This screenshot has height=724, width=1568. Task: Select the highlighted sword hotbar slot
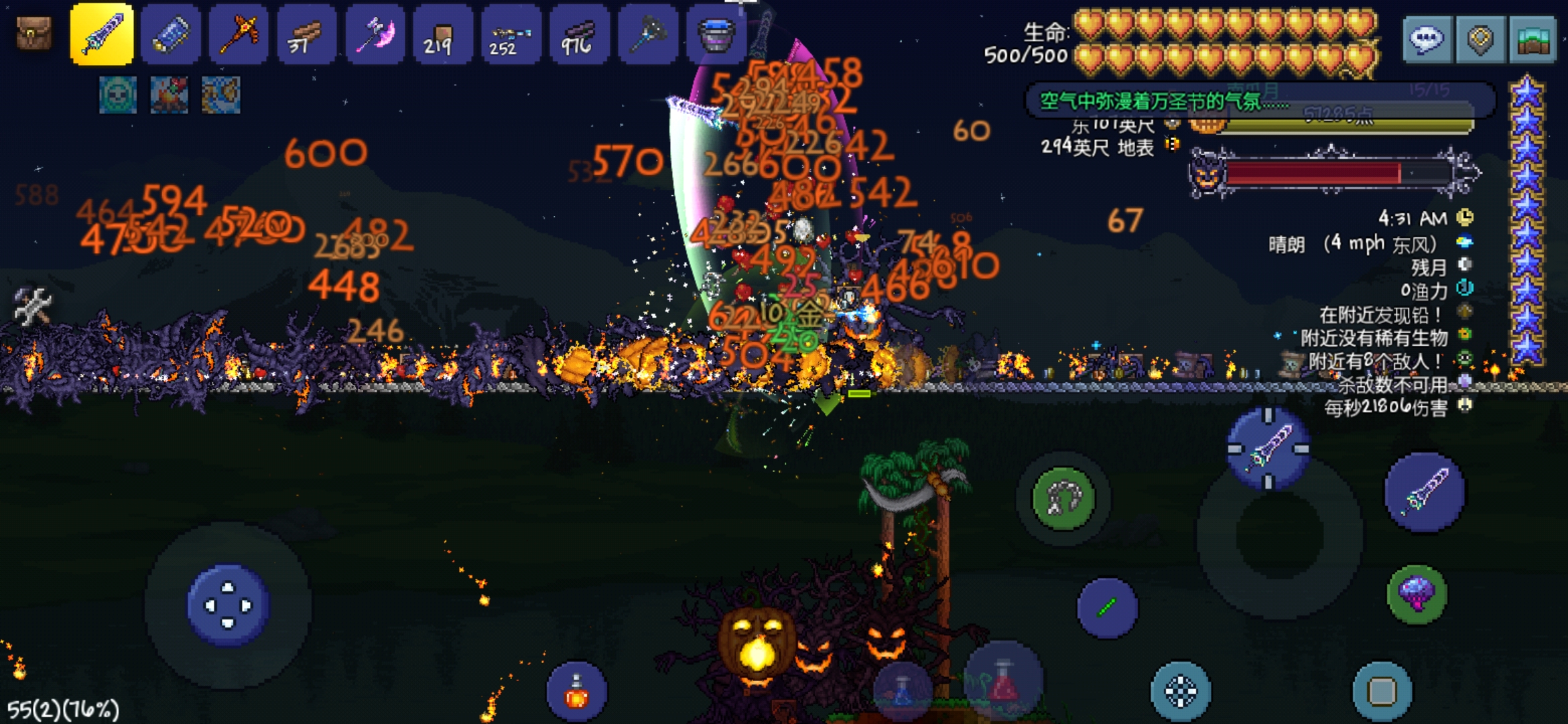click(102, 34)
